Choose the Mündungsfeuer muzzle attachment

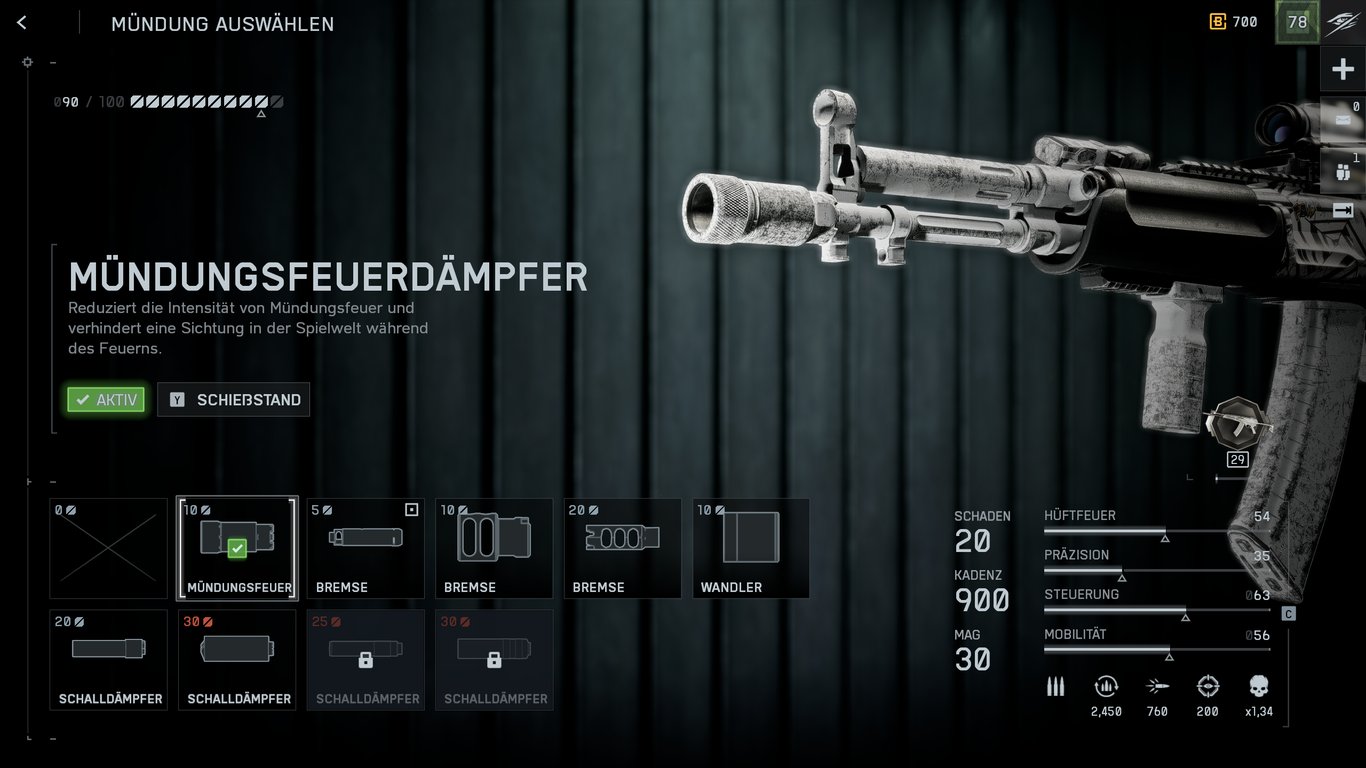pos(237,548)
